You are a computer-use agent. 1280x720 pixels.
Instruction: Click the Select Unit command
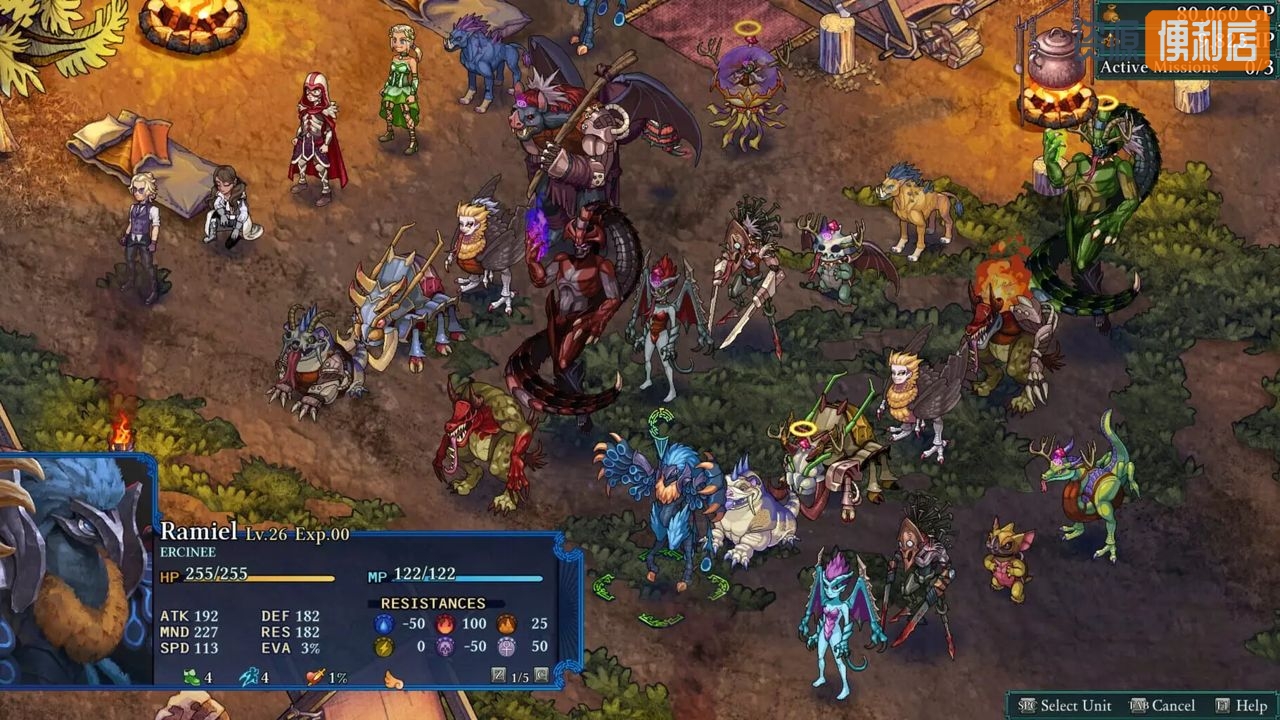click(x=1067, y=705)
